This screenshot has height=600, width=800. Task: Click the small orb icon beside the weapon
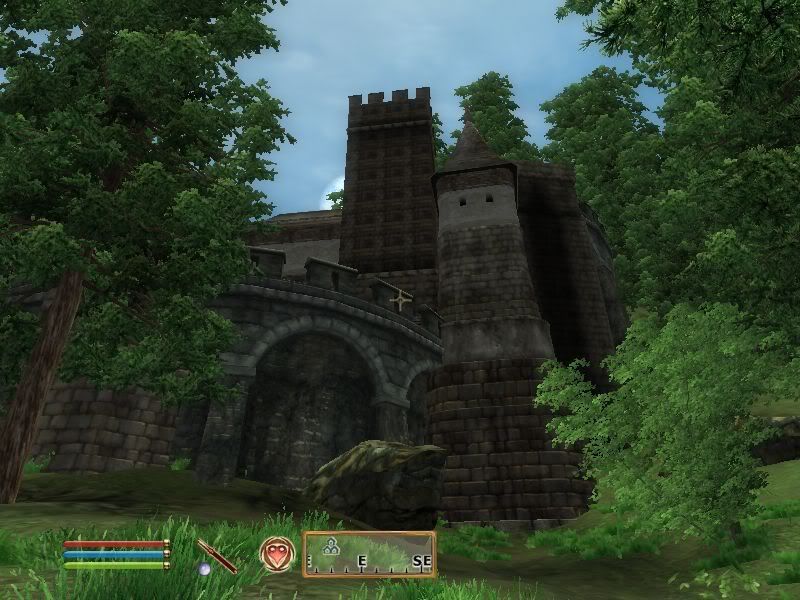204,568
